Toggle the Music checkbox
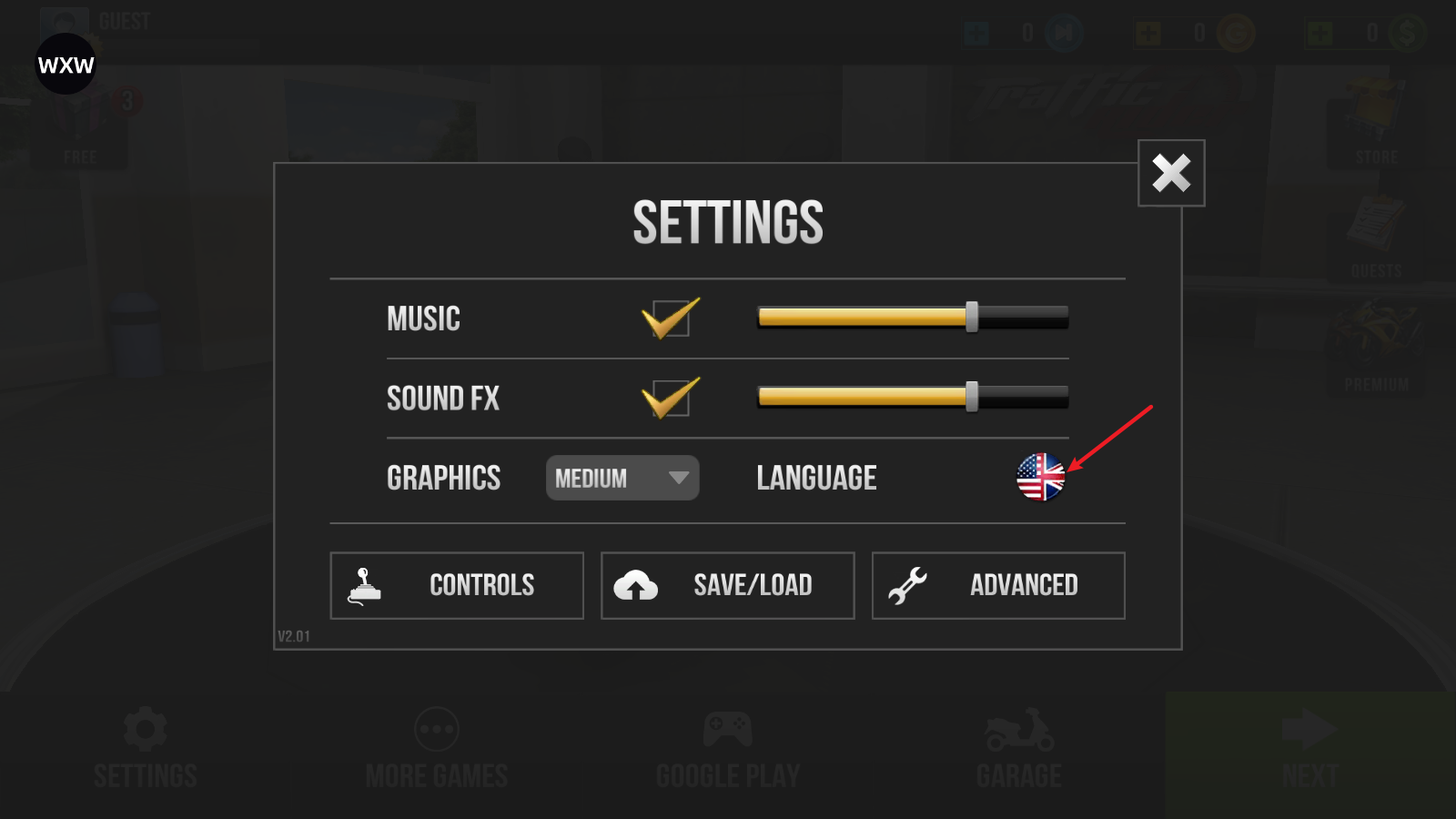Viewport: 1456px width, 819px height. pyautogui.click(x=671, y=318)
